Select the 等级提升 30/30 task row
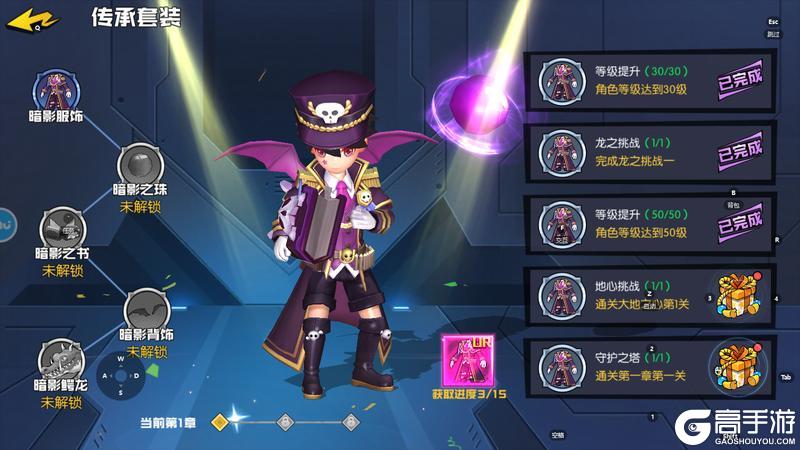The height and width of the screenshot is (450, 800). (x=650, y=82)
